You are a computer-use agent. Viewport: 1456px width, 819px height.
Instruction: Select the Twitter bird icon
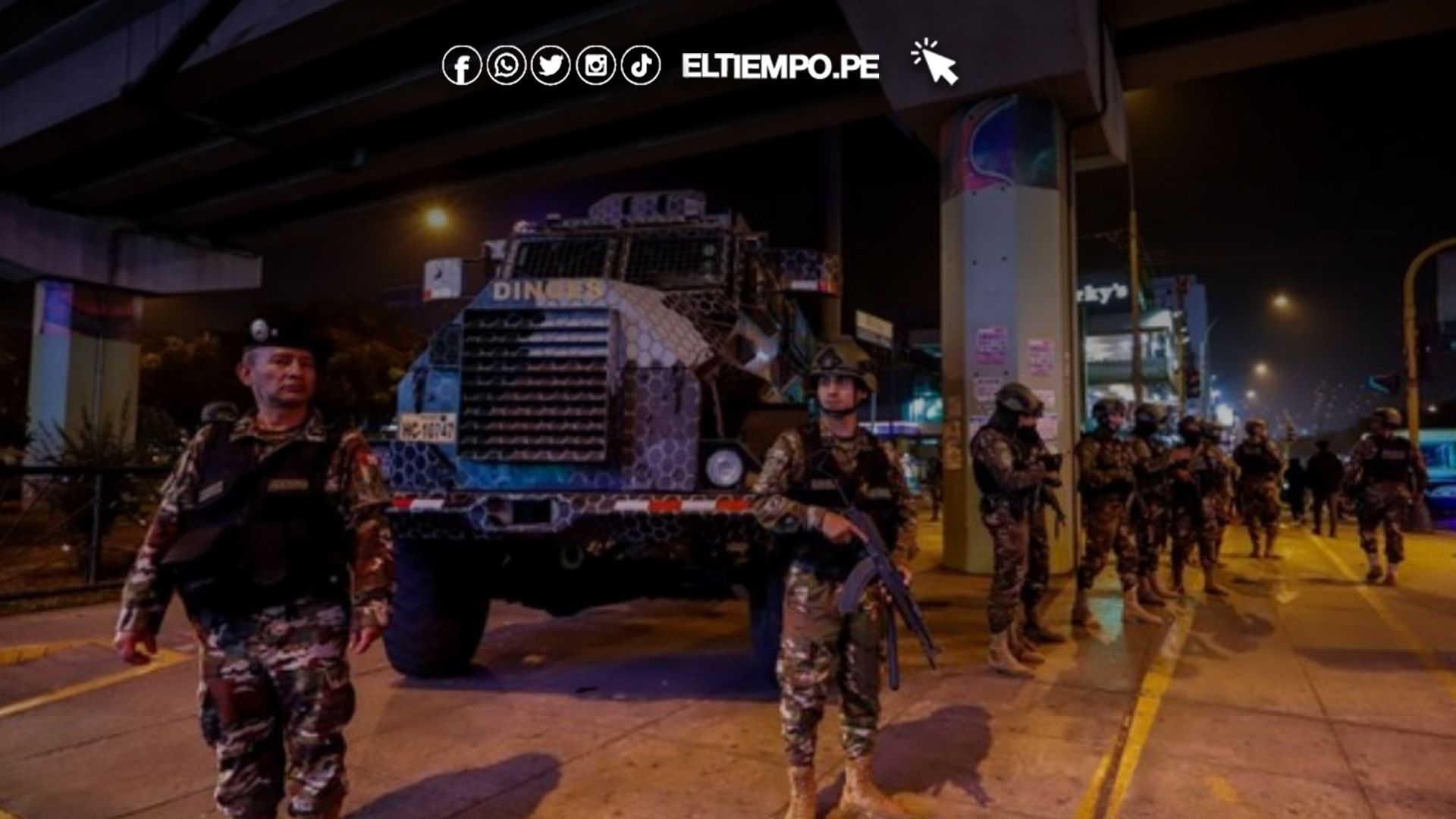(x=551, y=66)
